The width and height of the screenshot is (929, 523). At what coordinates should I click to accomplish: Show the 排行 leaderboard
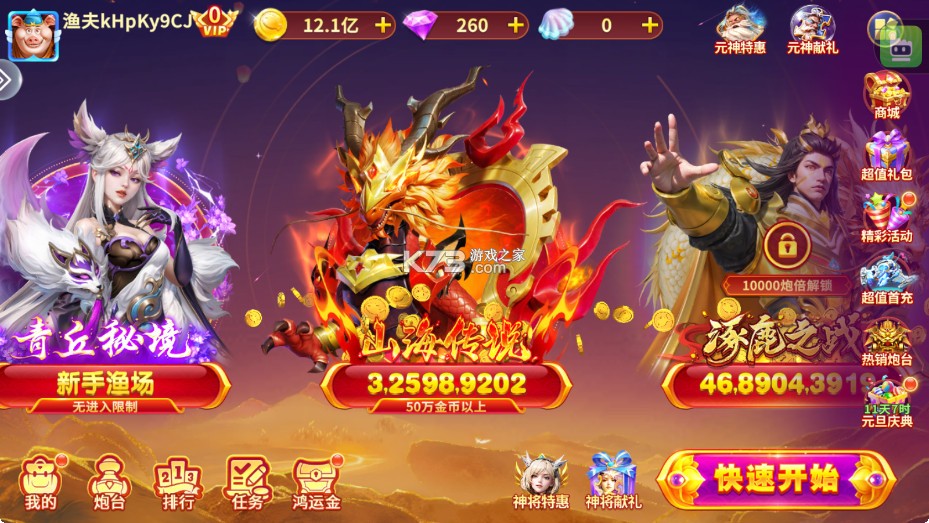[x=177, y=483]
